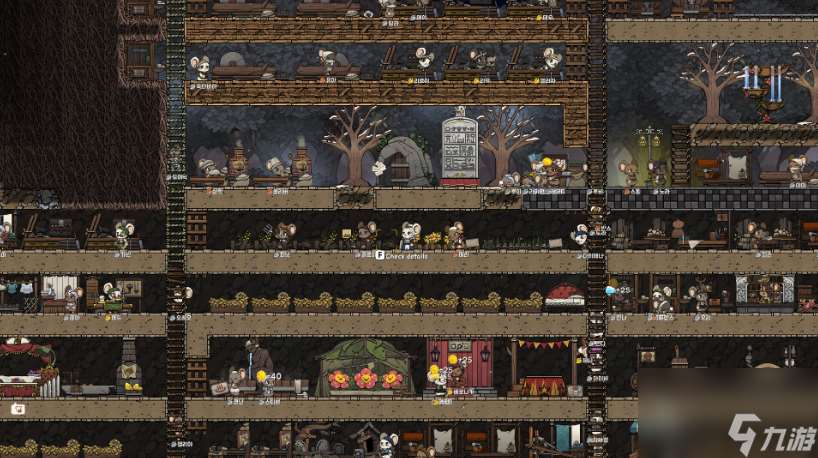Viewport: 818px width, 458px height.
Task: Click the white speech-bubble notification icon
Action: 18,409
